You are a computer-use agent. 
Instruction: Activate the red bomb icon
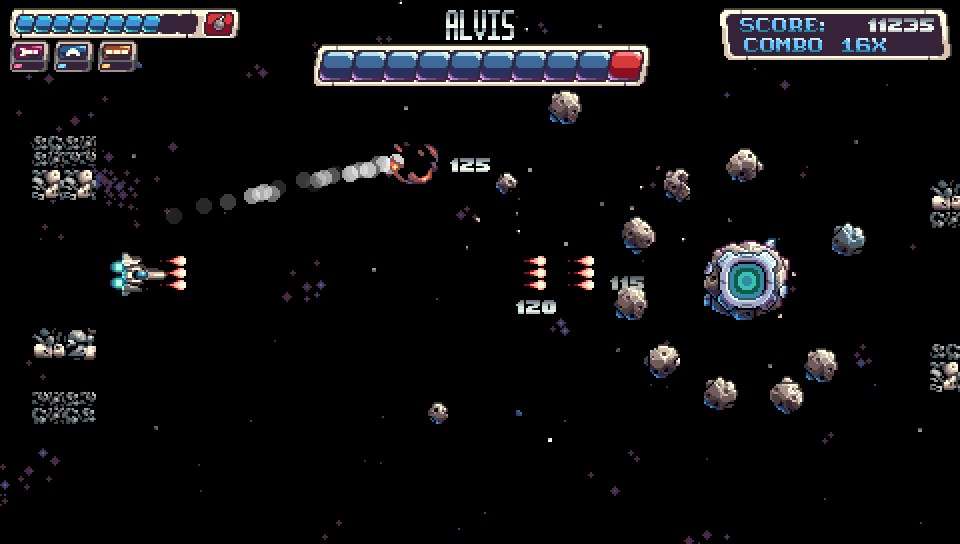point(220,24)
